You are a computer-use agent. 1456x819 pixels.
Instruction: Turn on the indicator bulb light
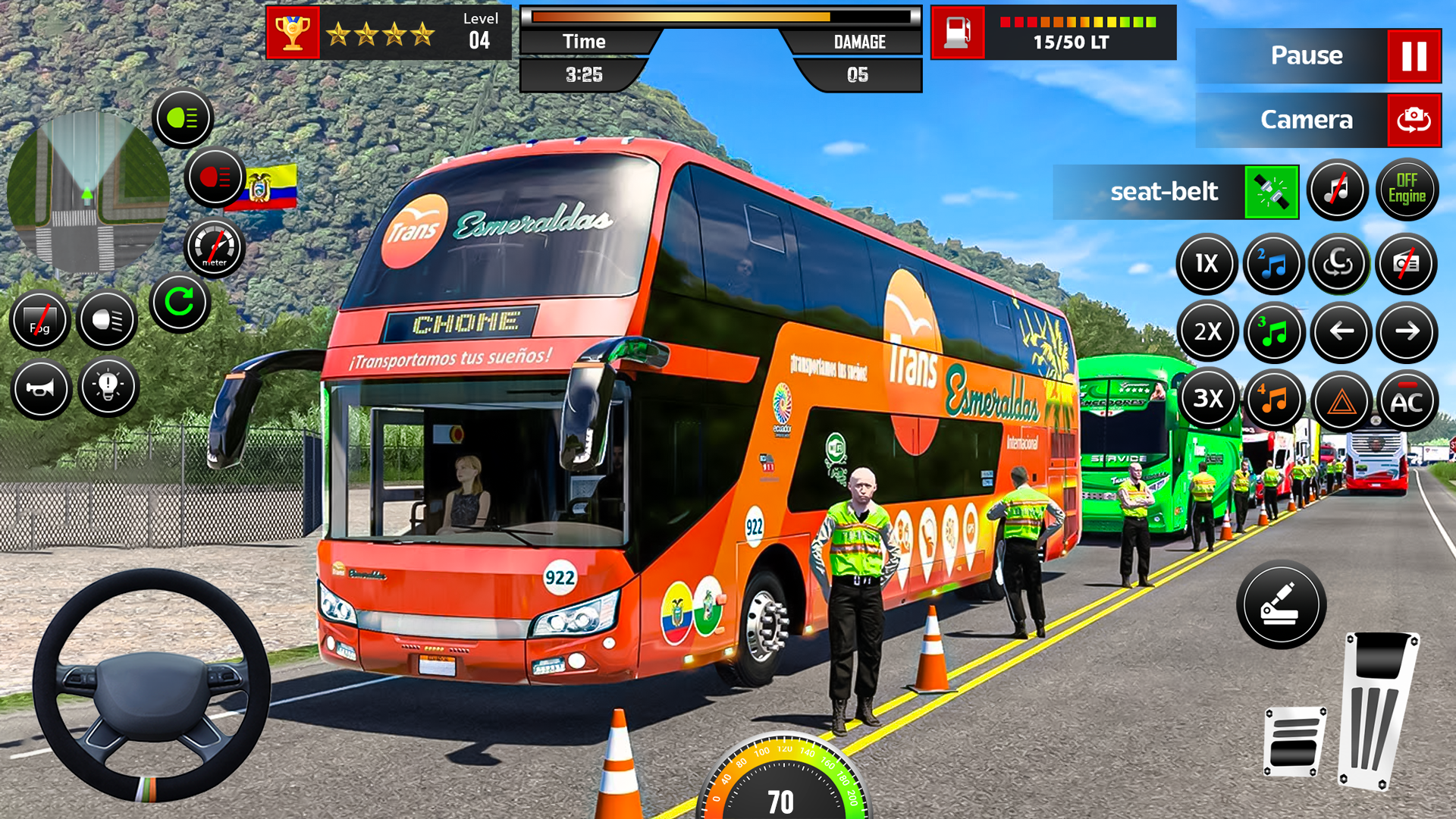click(x=108, y=389)
